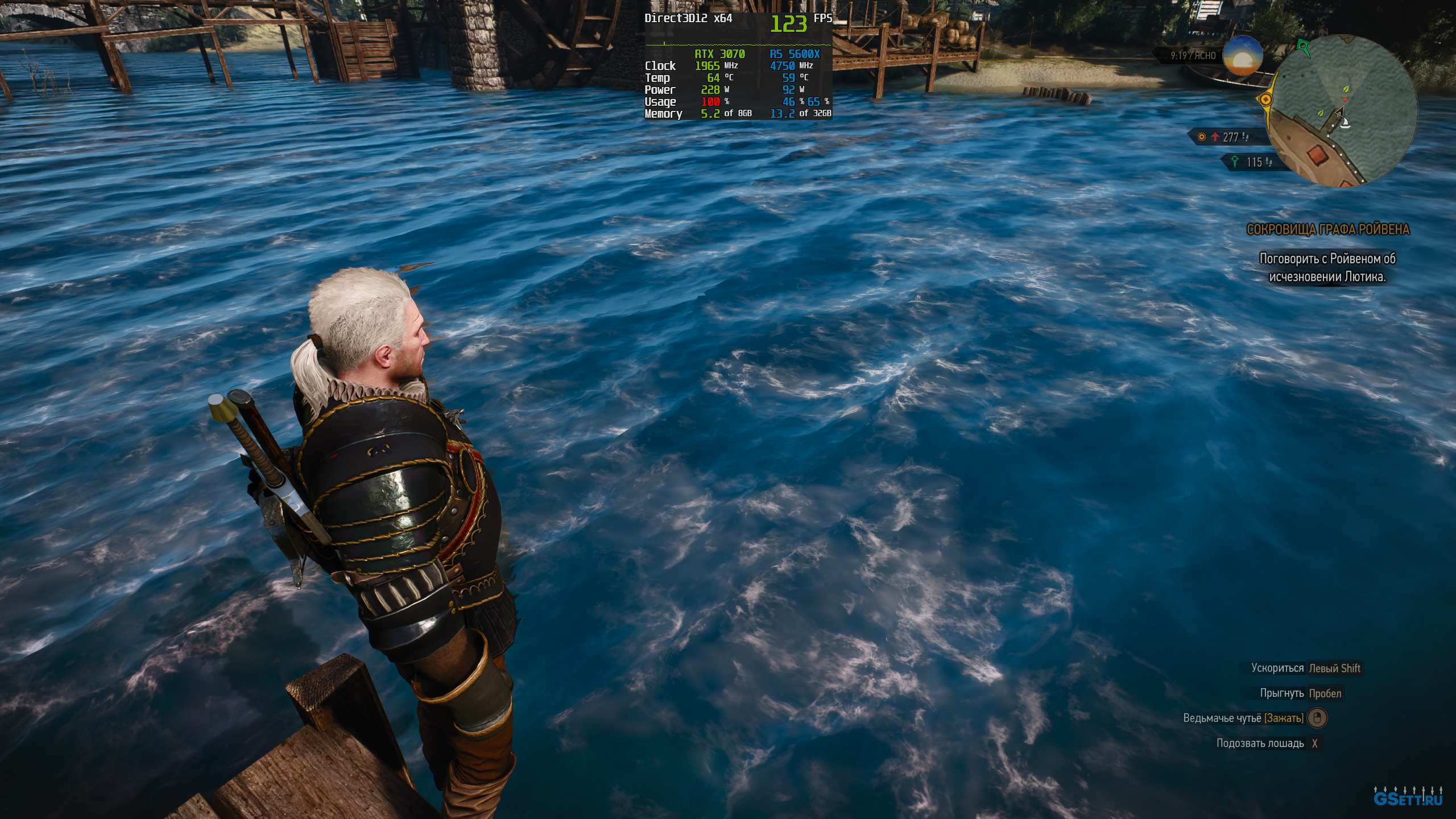
Task: Click the GSETT.RU watermark logo
Action: (1408, 797)
